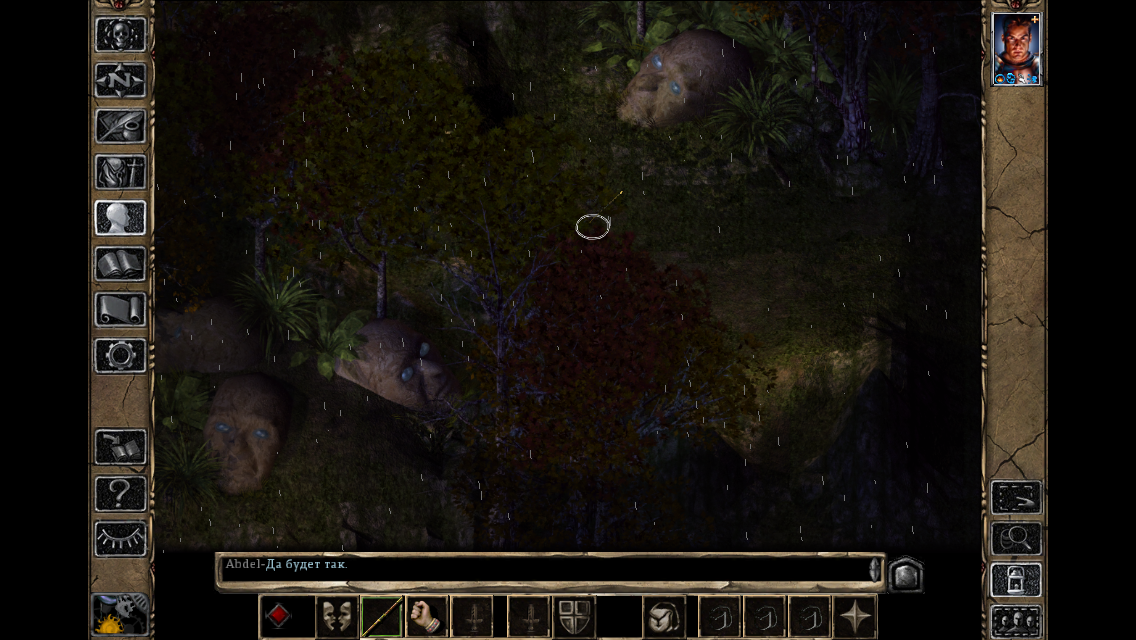The height and width of the screenshot is (640, 1136).
Task: Select the whole party button
Action: 1015,620
